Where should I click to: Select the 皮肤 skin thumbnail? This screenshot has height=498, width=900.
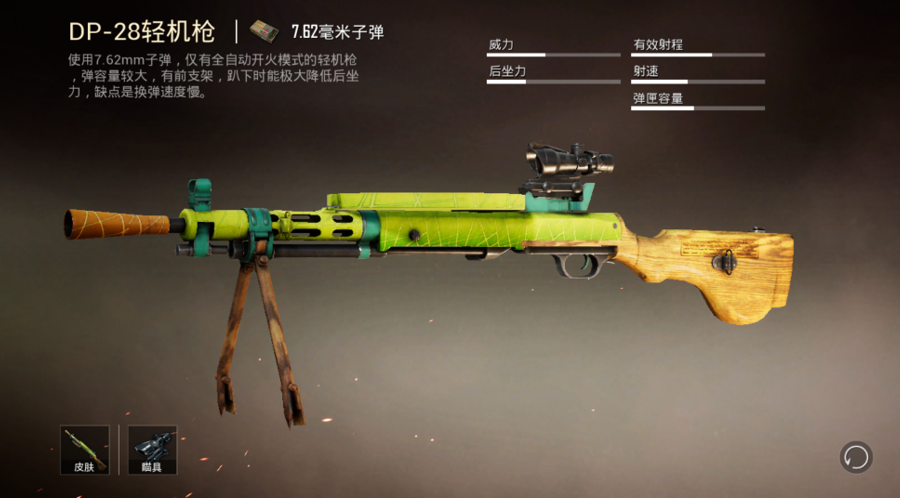(85, 449)
